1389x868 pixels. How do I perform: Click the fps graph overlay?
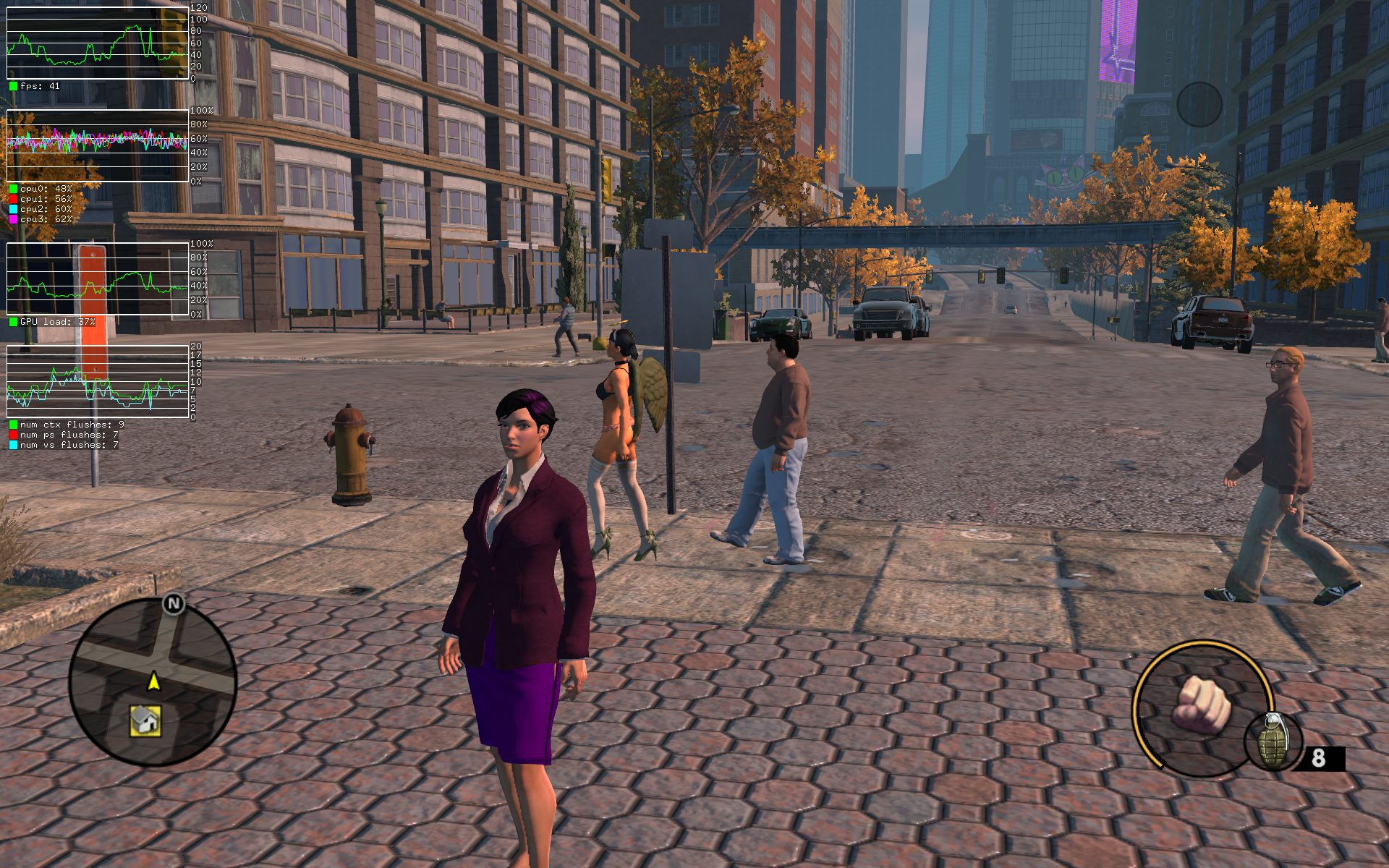click(98, 43)
